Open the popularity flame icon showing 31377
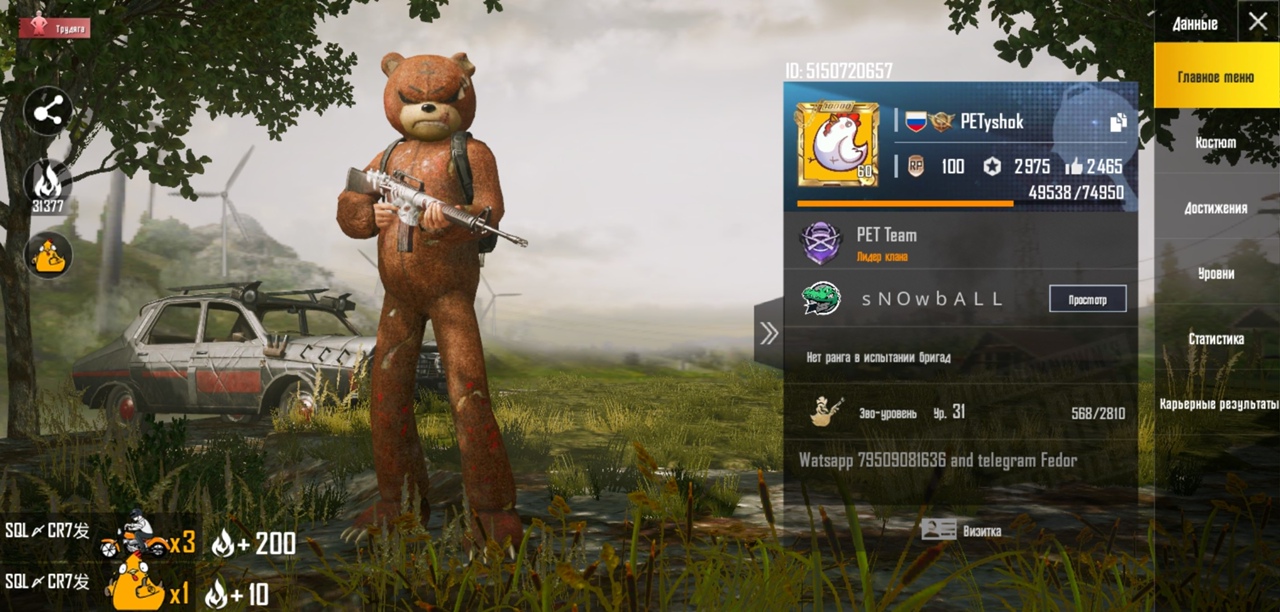The image size is (1280, 612). 48,184
